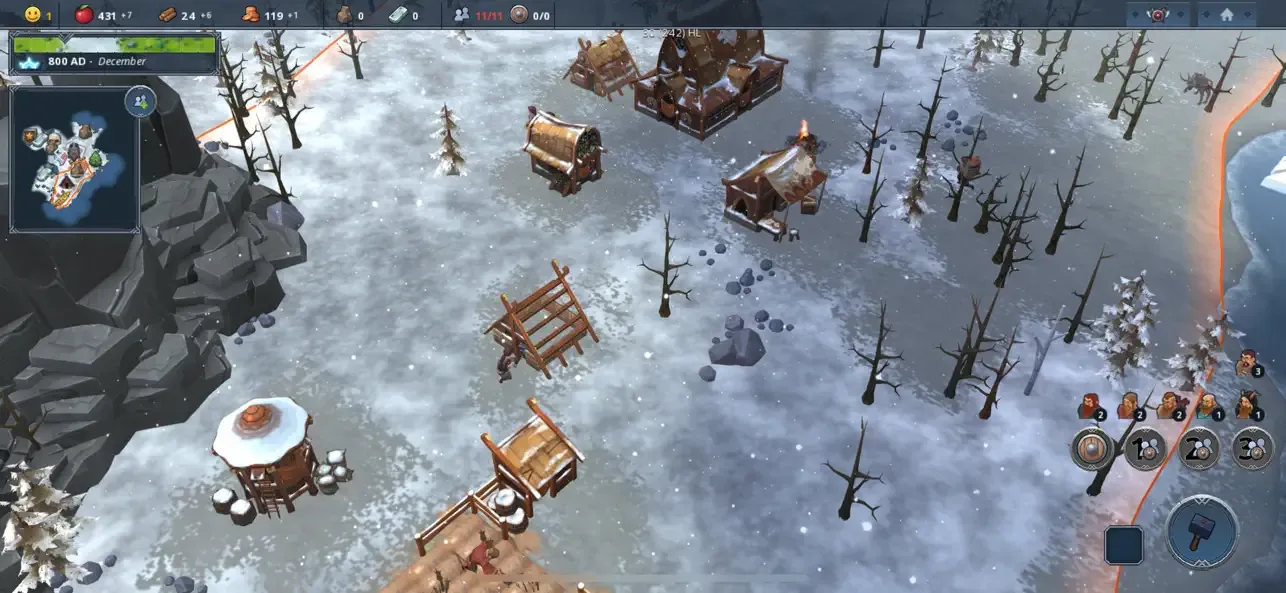Open the build menu with the hammer button
Screen dimensions: 1286x593
(x=1203, y=532)
